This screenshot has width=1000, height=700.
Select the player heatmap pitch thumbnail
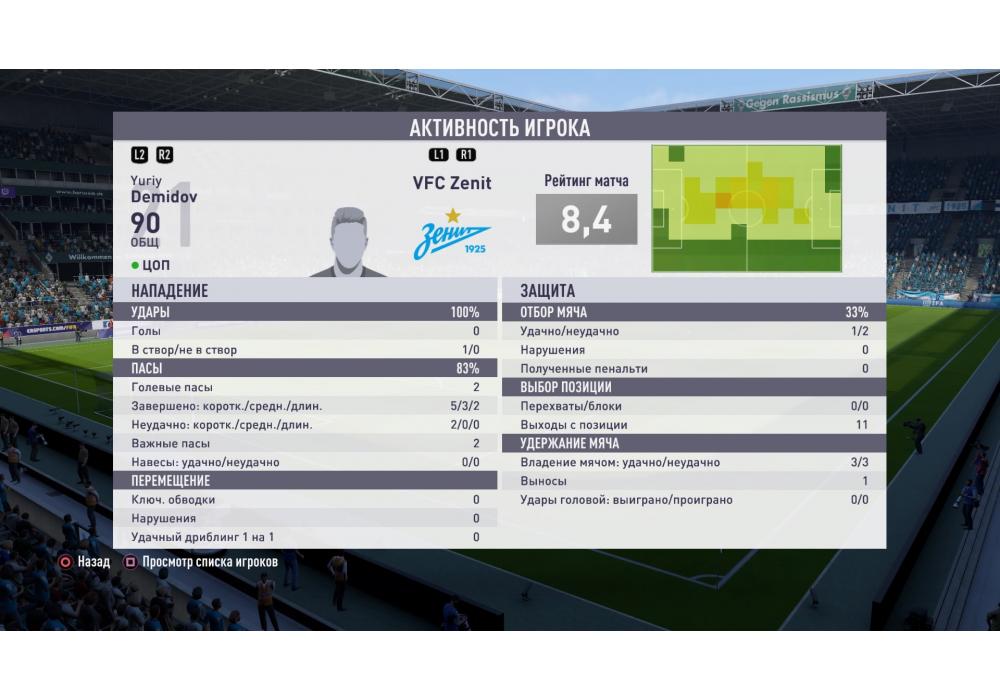[746, 208]
